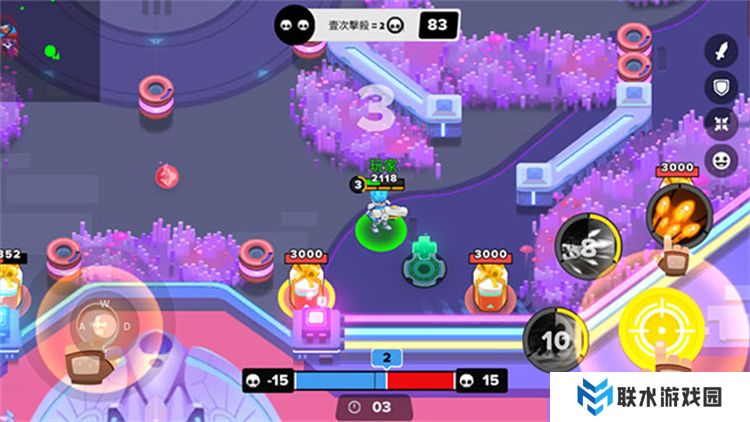
Task: Click the minimap in the corner
Action: coord(48,48)
